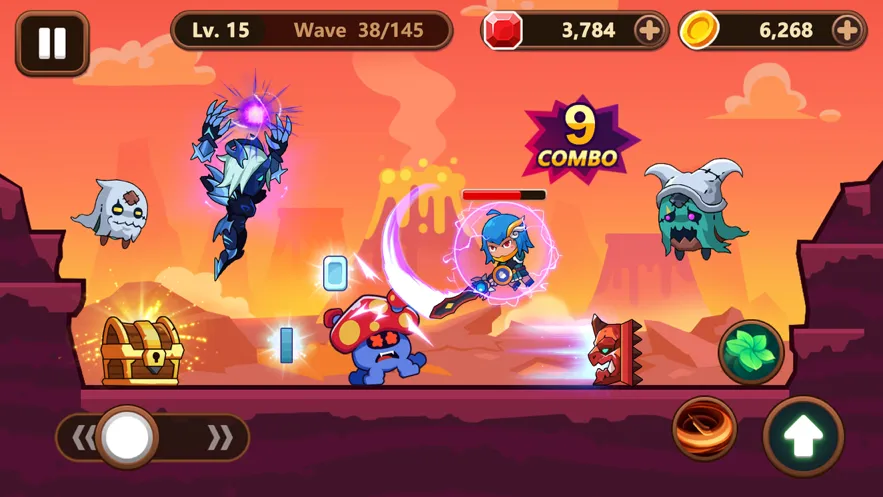Viewport: 883px width, 497px height.
Task: Move right with the double-arrow control
Action: [221, 437]
